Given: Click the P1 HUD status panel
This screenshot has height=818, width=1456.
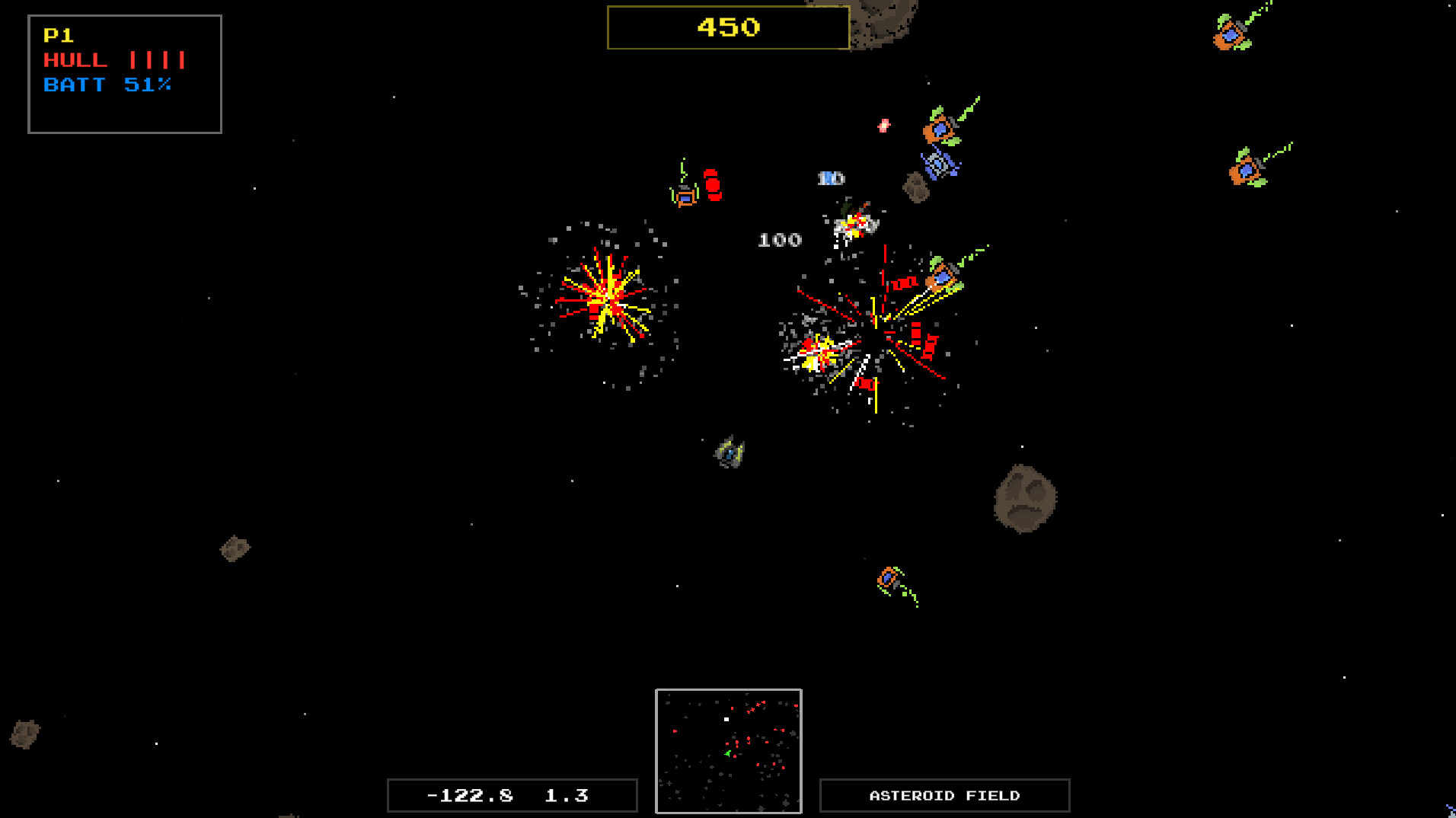Looking at the screenshot, I should tap(124, 74).
